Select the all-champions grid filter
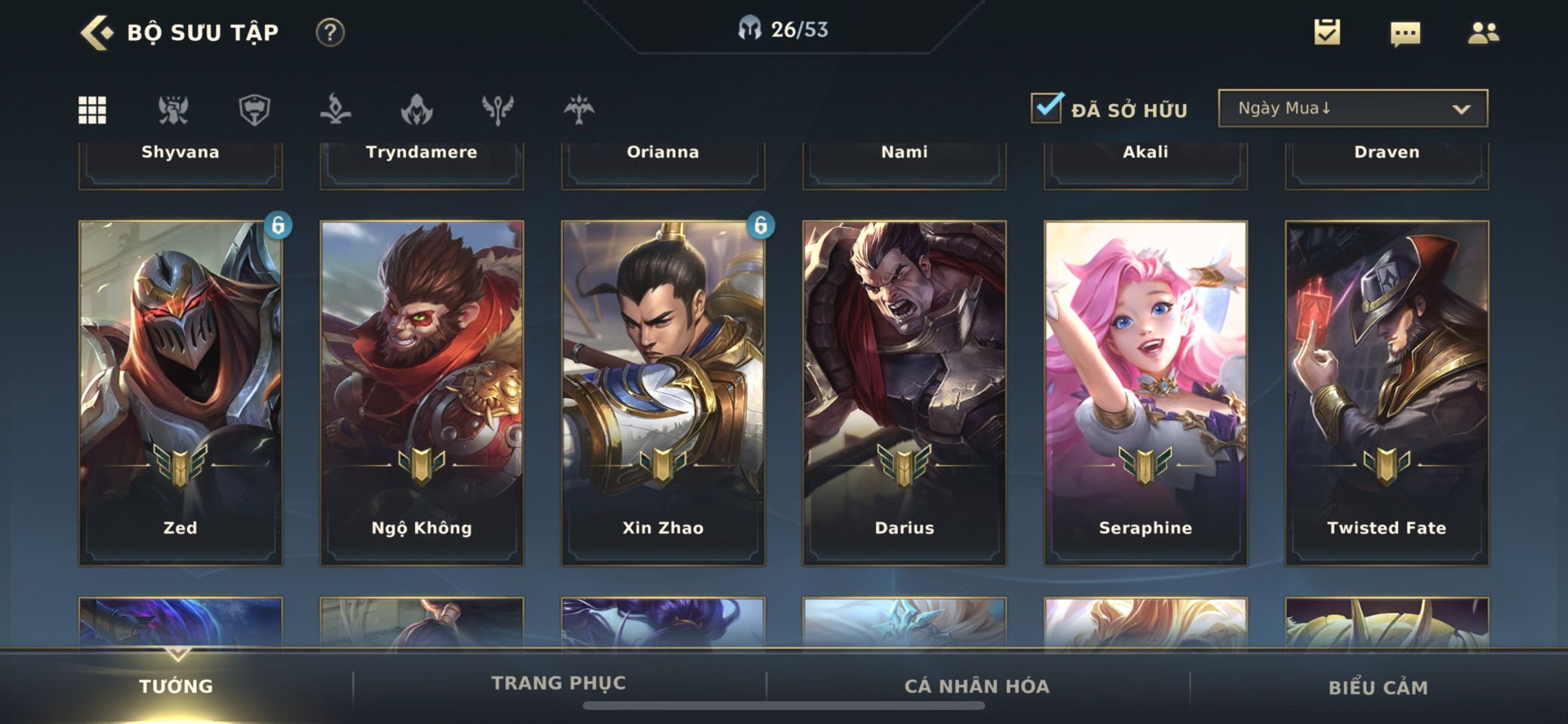Image resolution: width=1568 pixels, height=724 pixels. click(93, 110)
